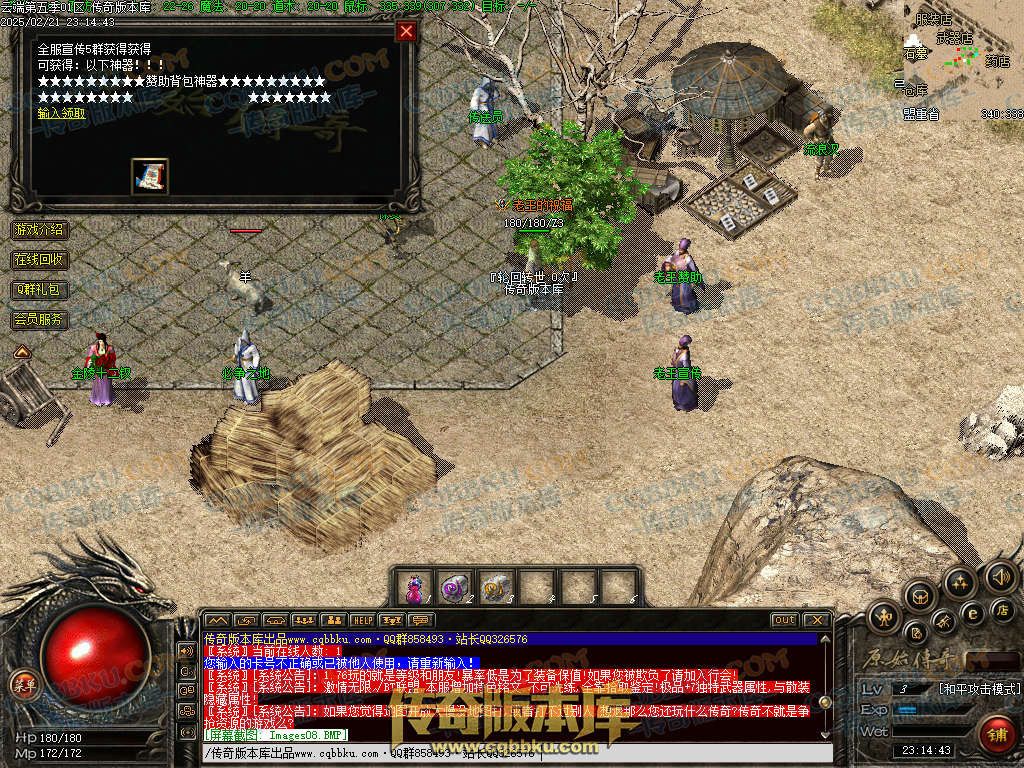Toggle sound with the speaker icon
1024x768 pixels.
pos(1001,577)
